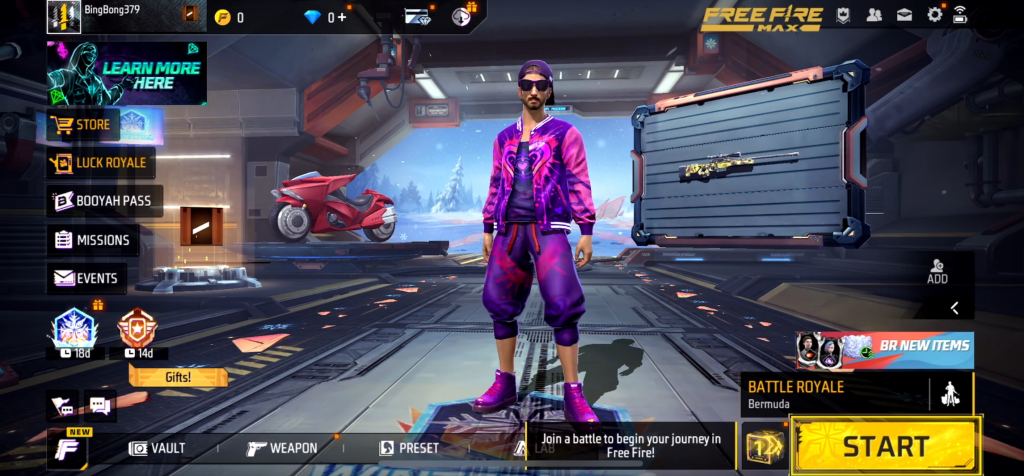Start the Battle Royale match

click(886, 445)
